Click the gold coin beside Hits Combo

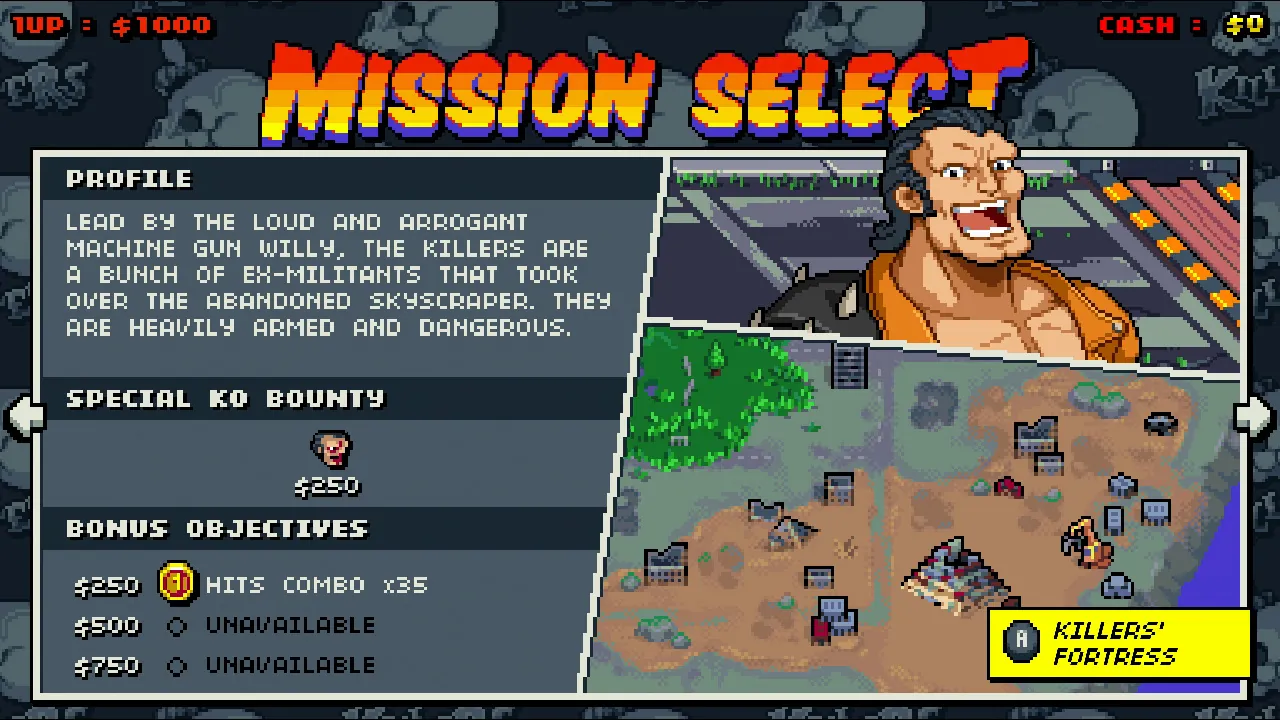tap(176, 585)
